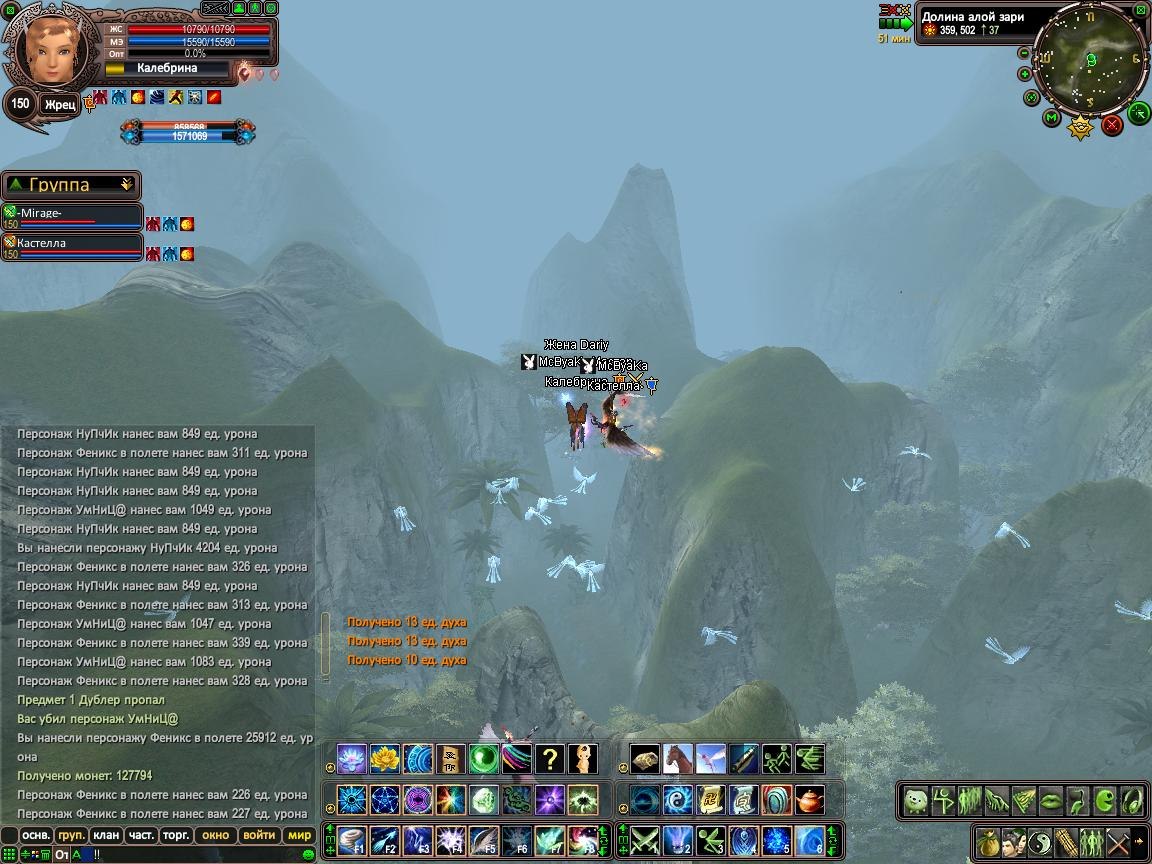Image resolution: width=1152 pixels, height=864 pixels.
Task: Summon the horse mount from the hotbar
Action: (678, 759)
